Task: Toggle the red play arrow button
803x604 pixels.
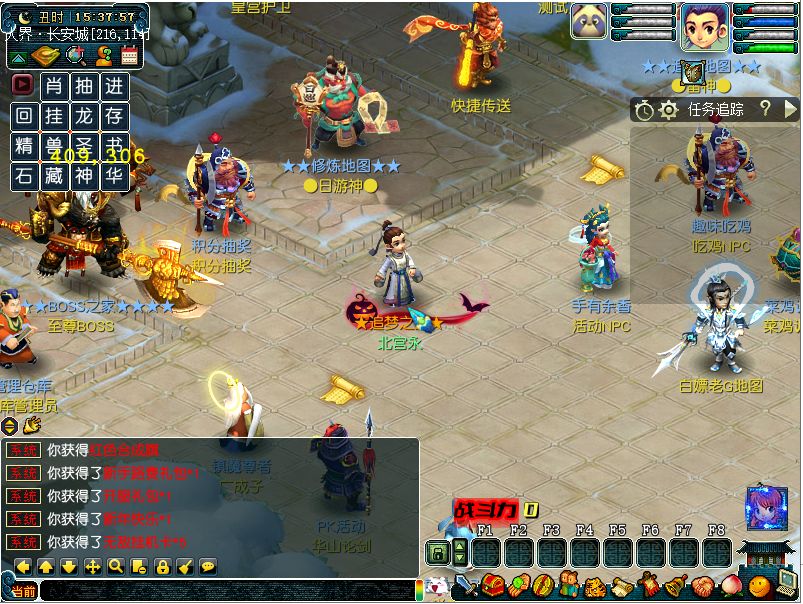Action: (22, 86)
